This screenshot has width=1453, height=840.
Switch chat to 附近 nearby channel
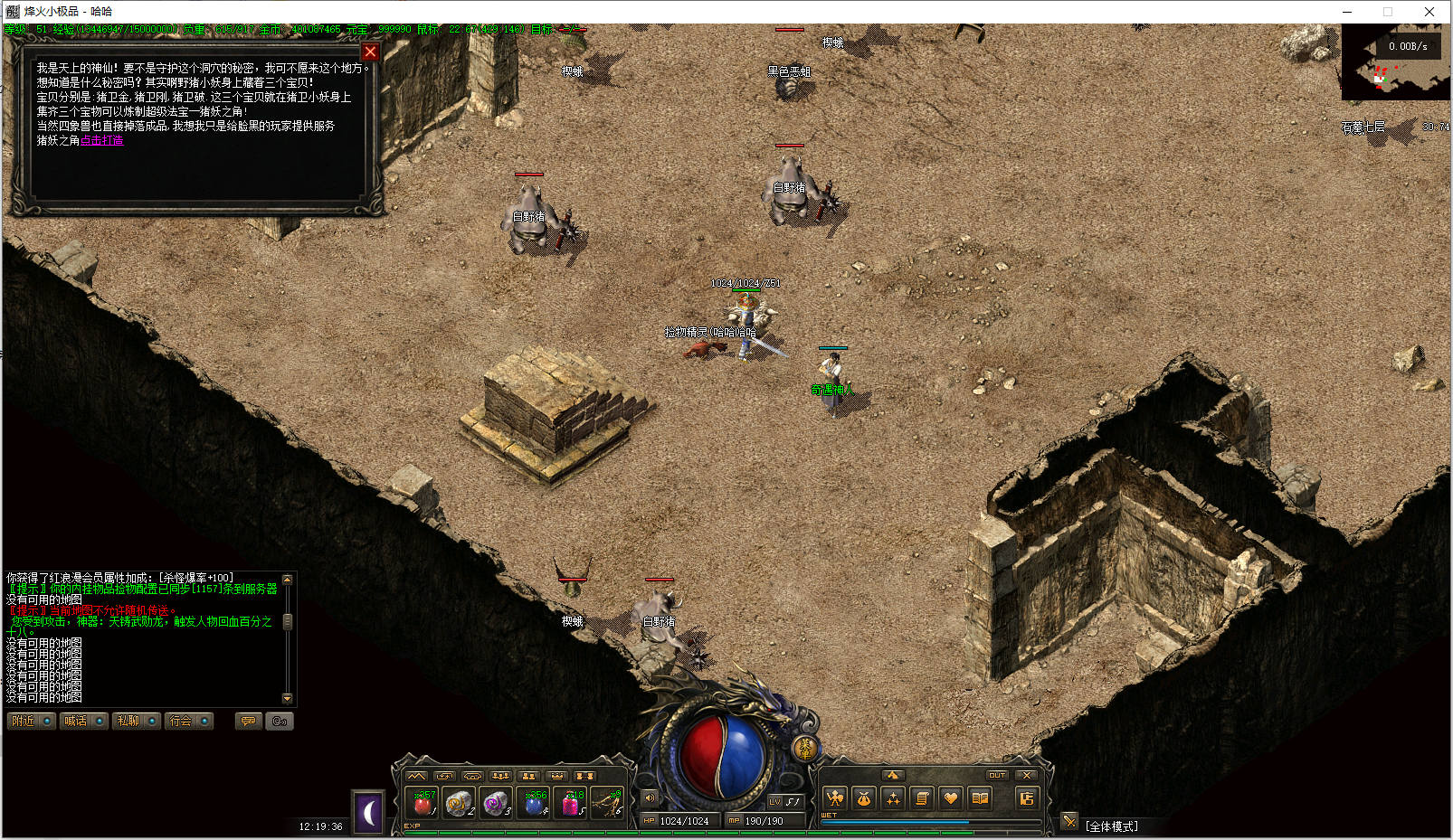pos(32,721)
